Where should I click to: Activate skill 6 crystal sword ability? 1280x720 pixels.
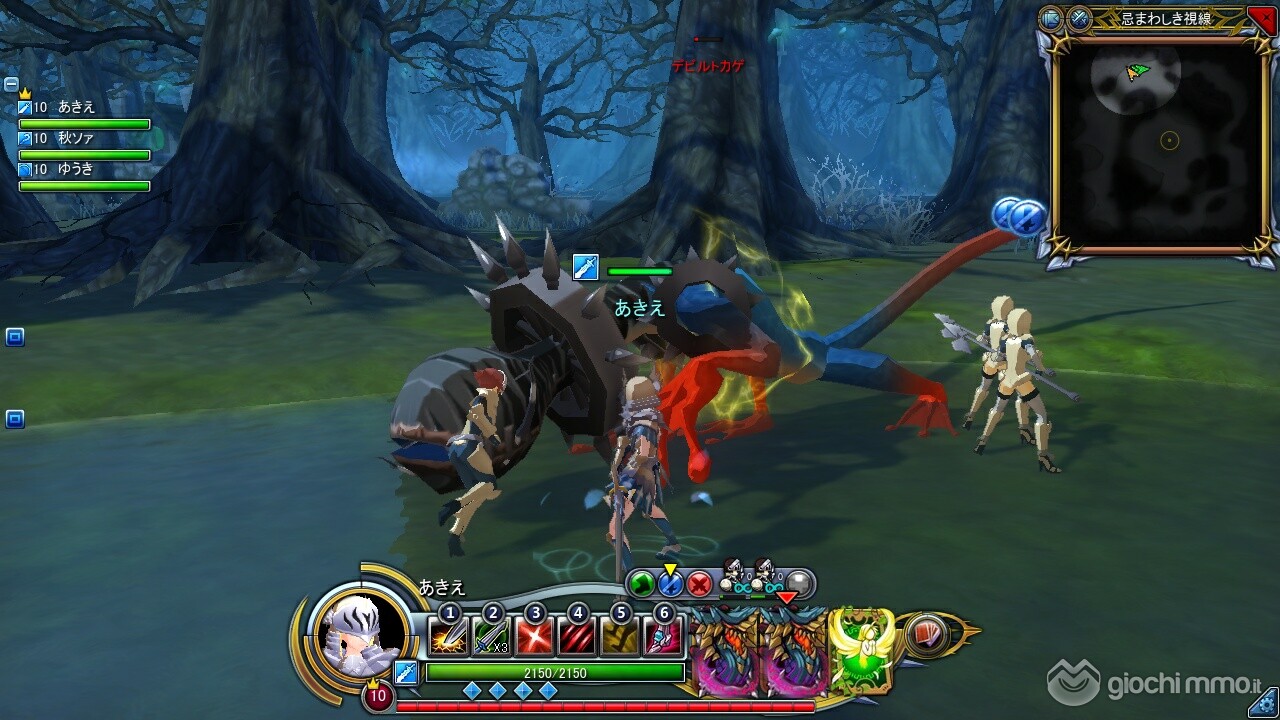tap(663, 637)
